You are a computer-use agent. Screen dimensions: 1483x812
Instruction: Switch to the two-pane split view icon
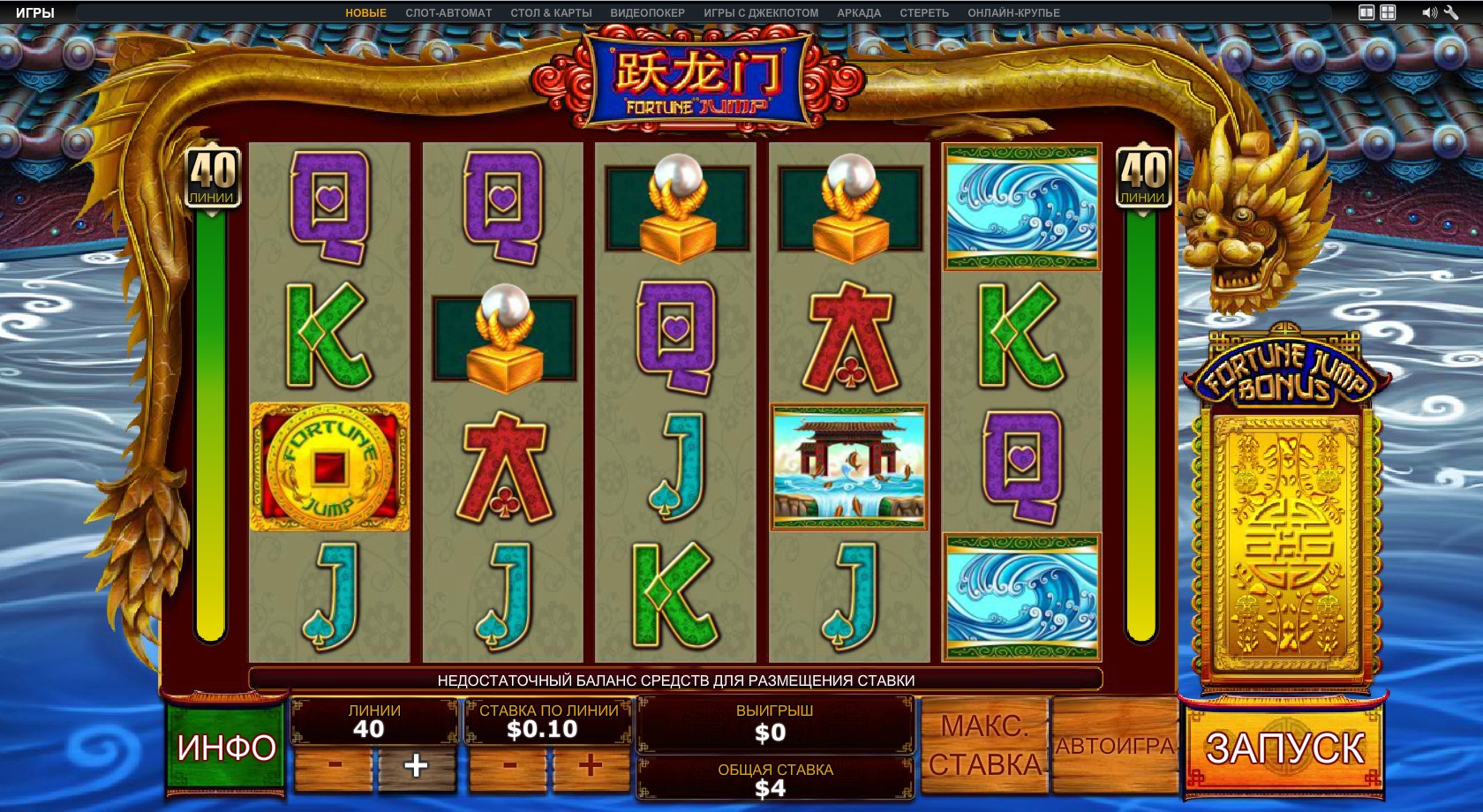coord(1366,12)
